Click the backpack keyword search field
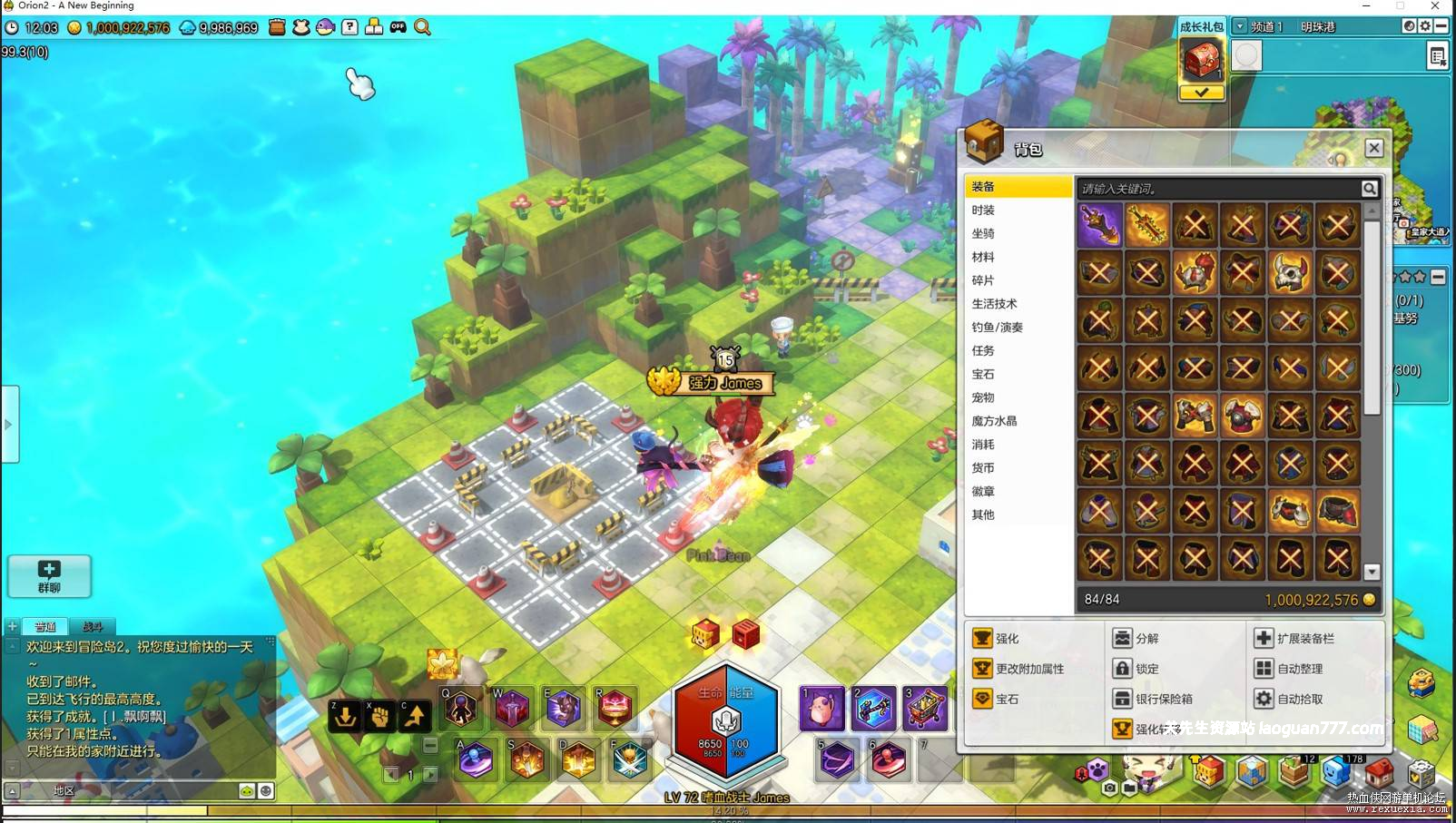The height and width of the screenshot is (823, 1456). 1216,189
